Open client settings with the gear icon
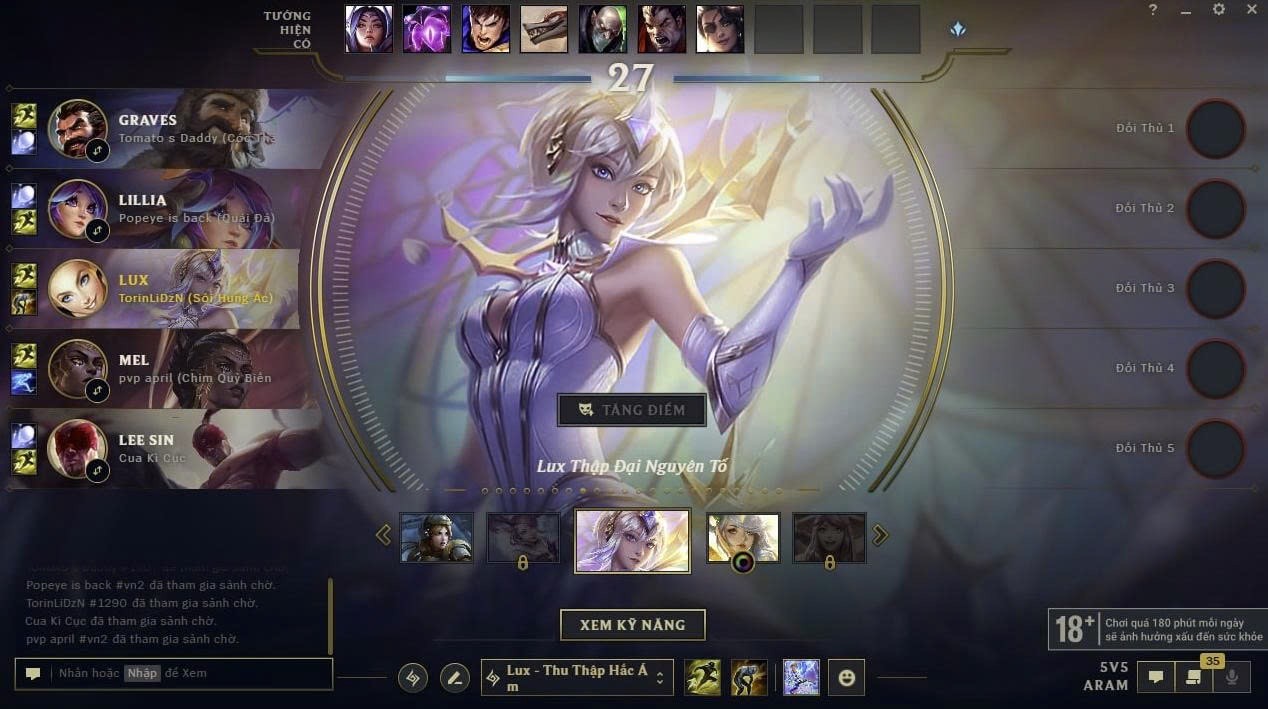The image size is (1268, 709). pyautogui.click(x=1218, y=10)
